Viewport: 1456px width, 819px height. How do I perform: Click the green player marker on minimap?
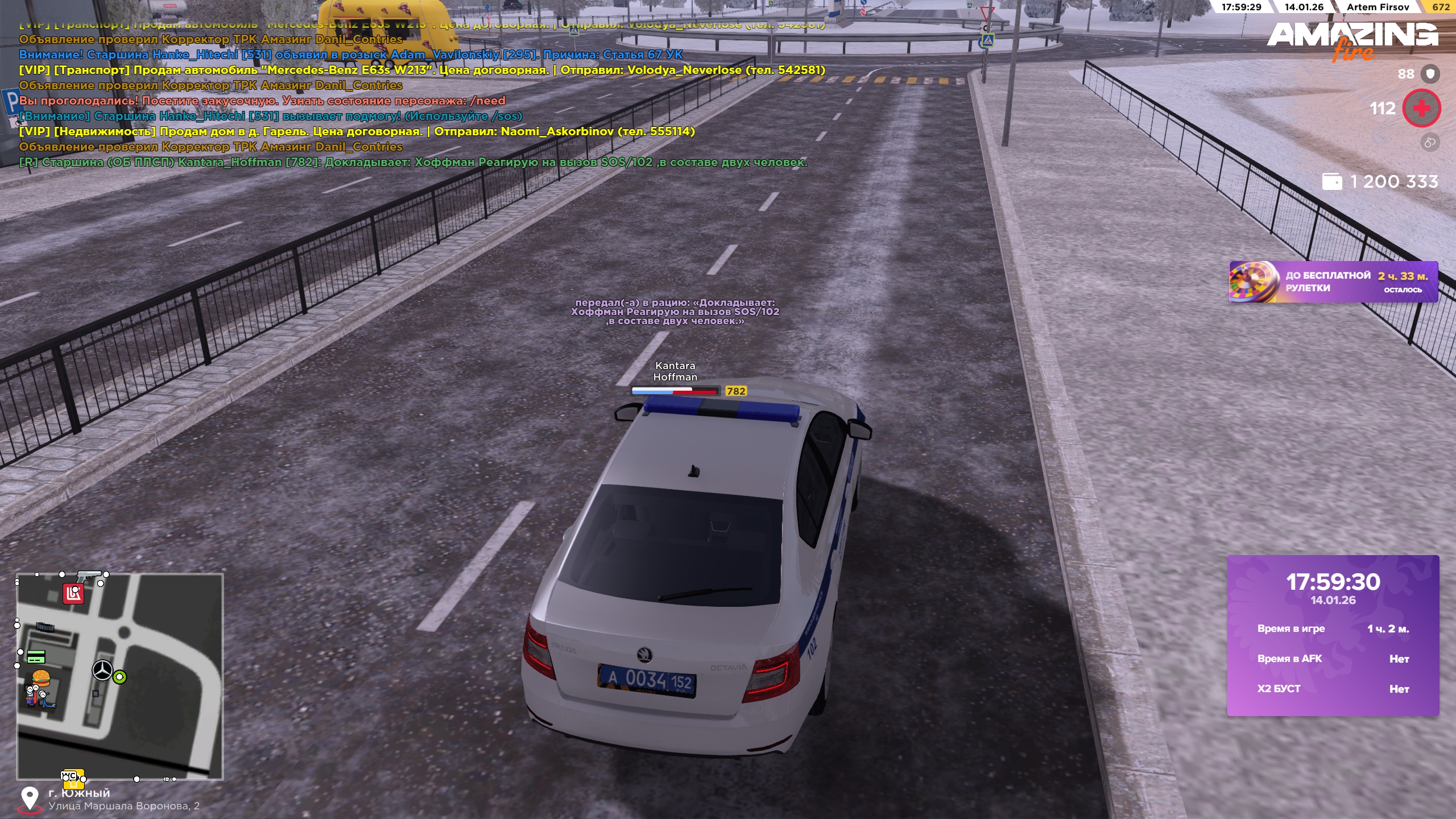coord(119,677)
